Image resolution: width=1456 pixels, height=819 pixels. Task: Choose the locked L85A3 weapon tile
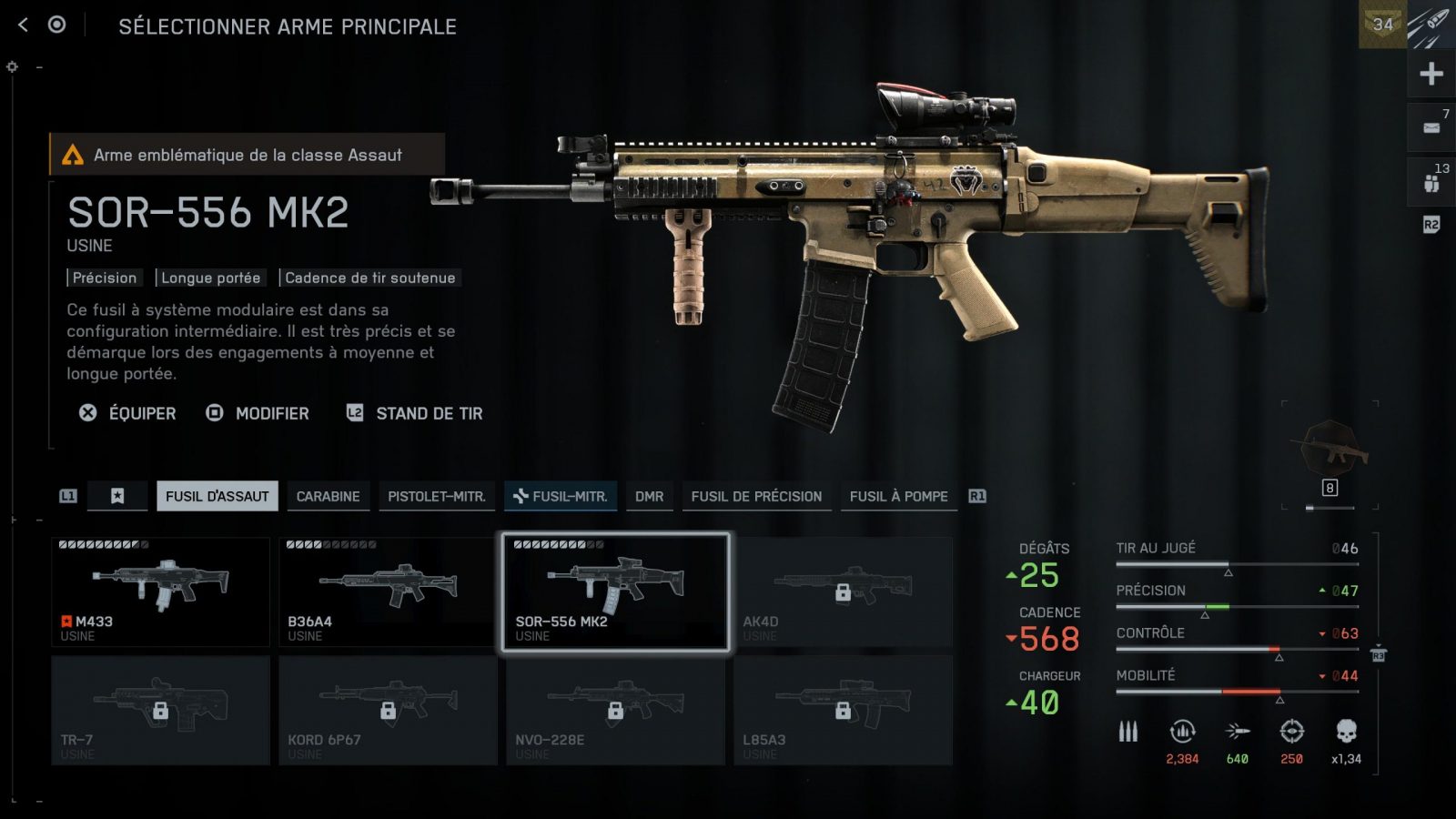click(843, 710)
